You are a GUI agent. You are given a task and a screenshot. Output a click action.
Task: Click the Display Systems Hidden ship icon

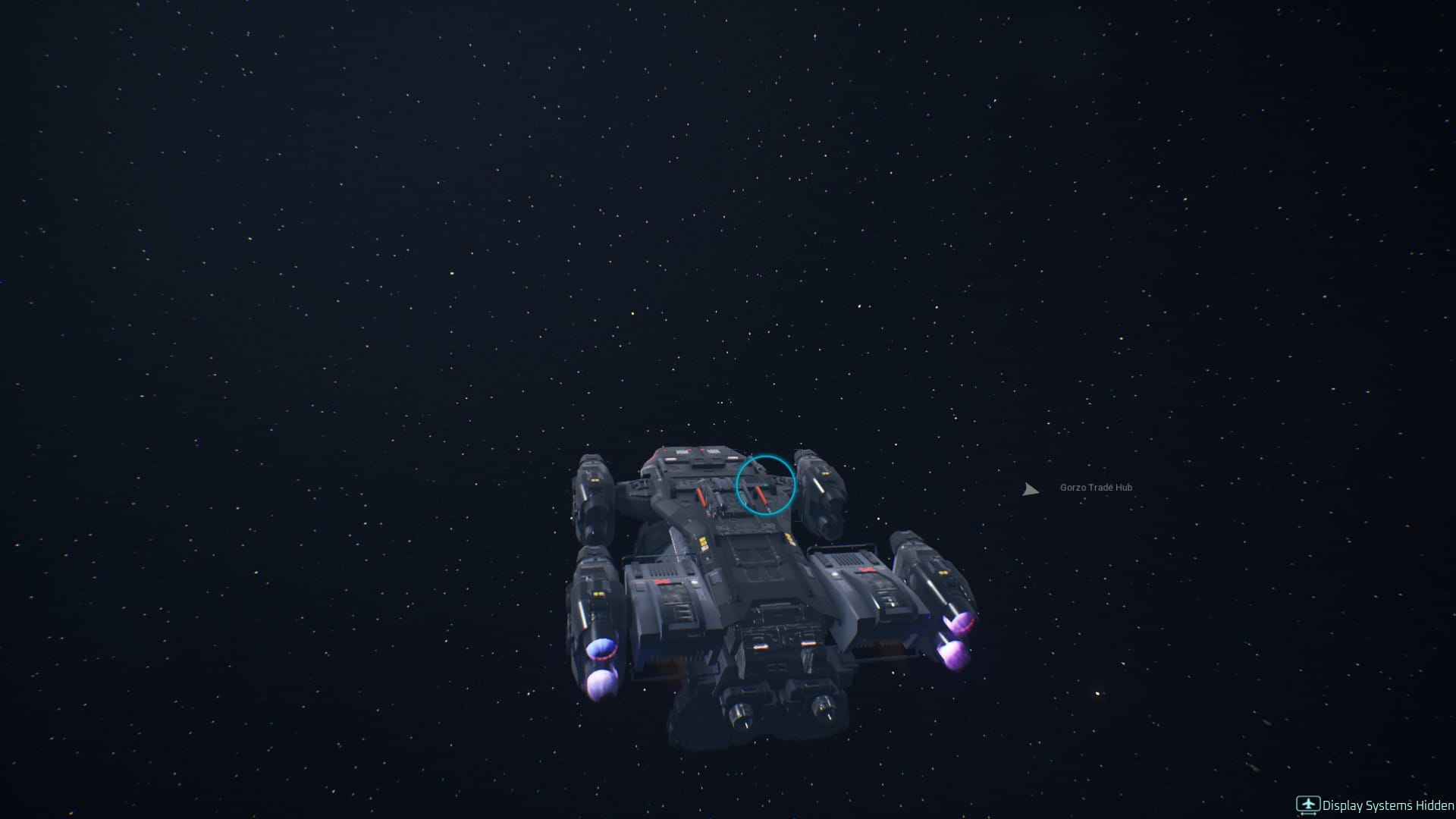(1309, 804)
